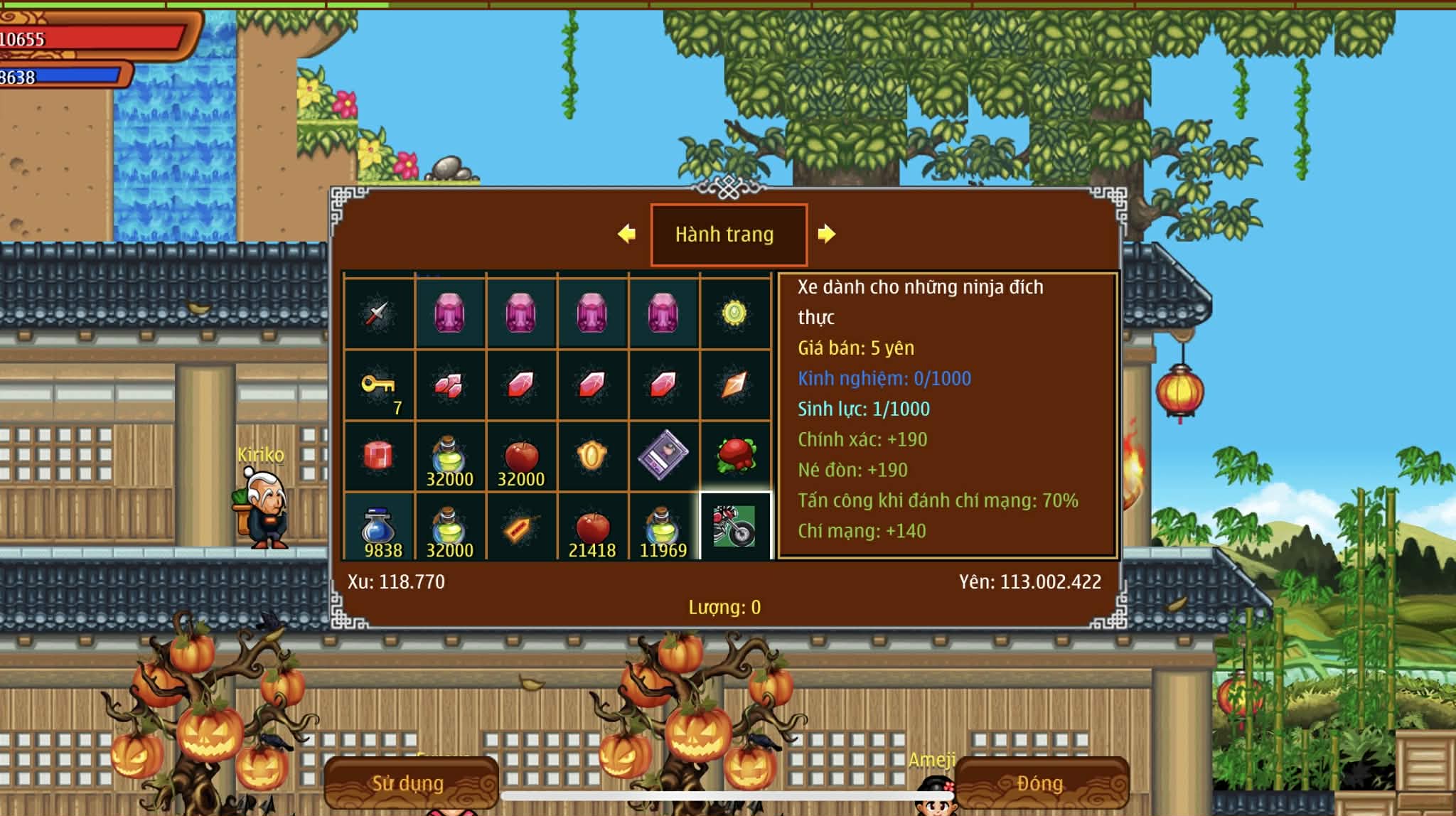The height and width of the screenshot is (816, 1456).
Task: Choose the orange crystal shard slot
Action: tap(735, 385)
